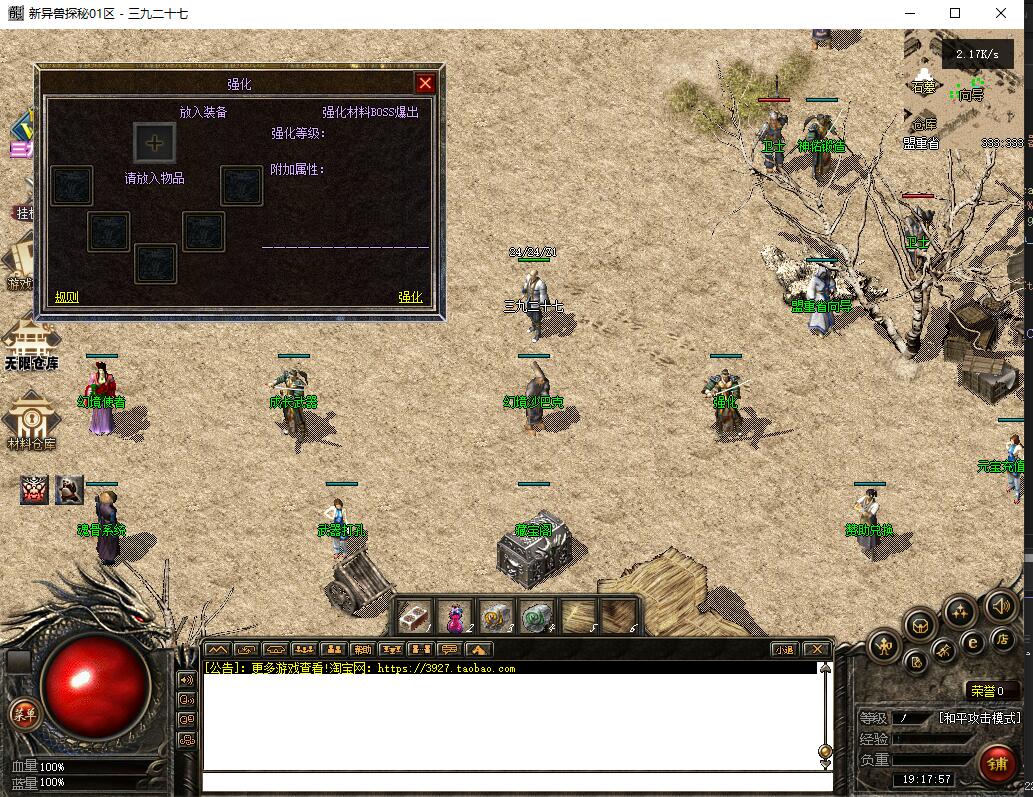Click the 帮助 help button above chat
The width and height of the screenshot is (1033, 797).
[x=362, y=649]
